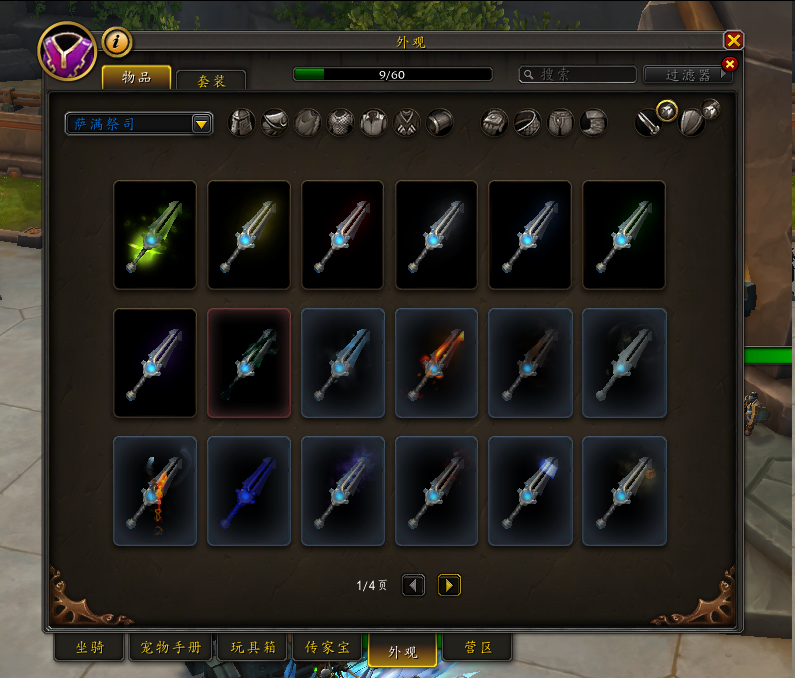Choose the shoulder armor slot icon
Image resolution: width=795 pixels, height=678 pixels.
275,123
